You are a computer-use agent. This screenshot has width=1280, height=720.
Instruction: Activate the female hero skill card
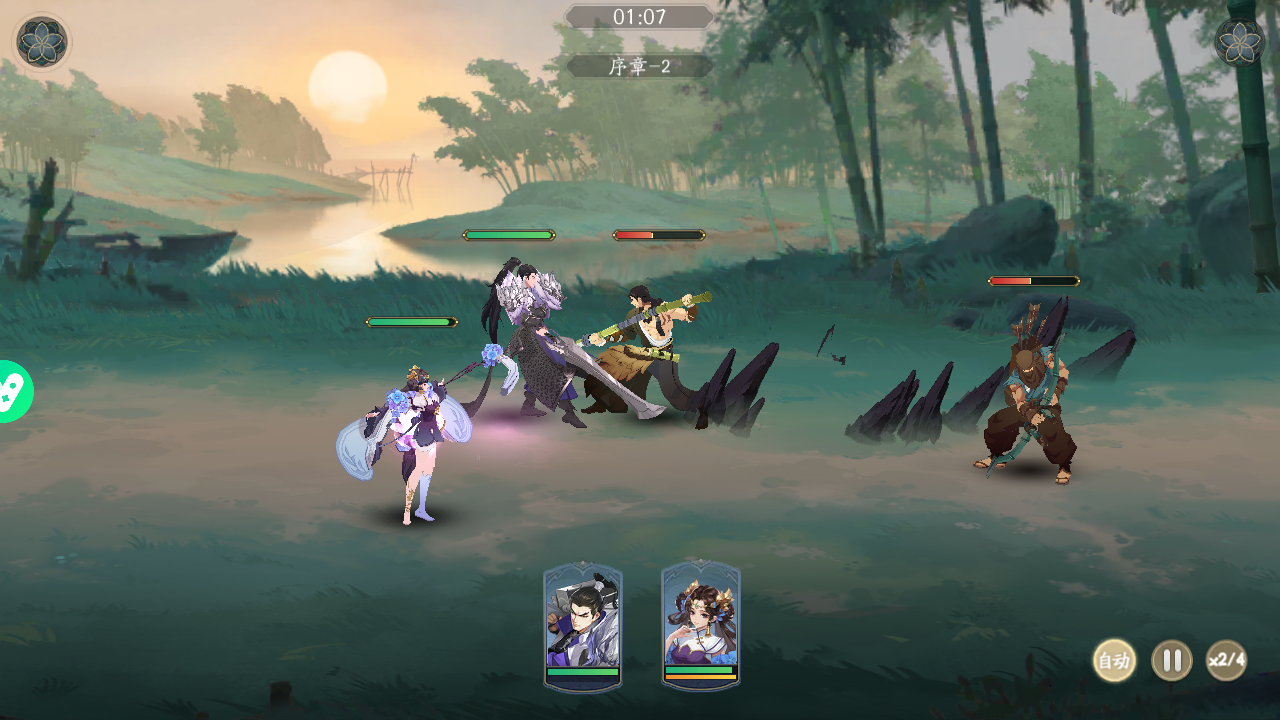pos(700,625)
